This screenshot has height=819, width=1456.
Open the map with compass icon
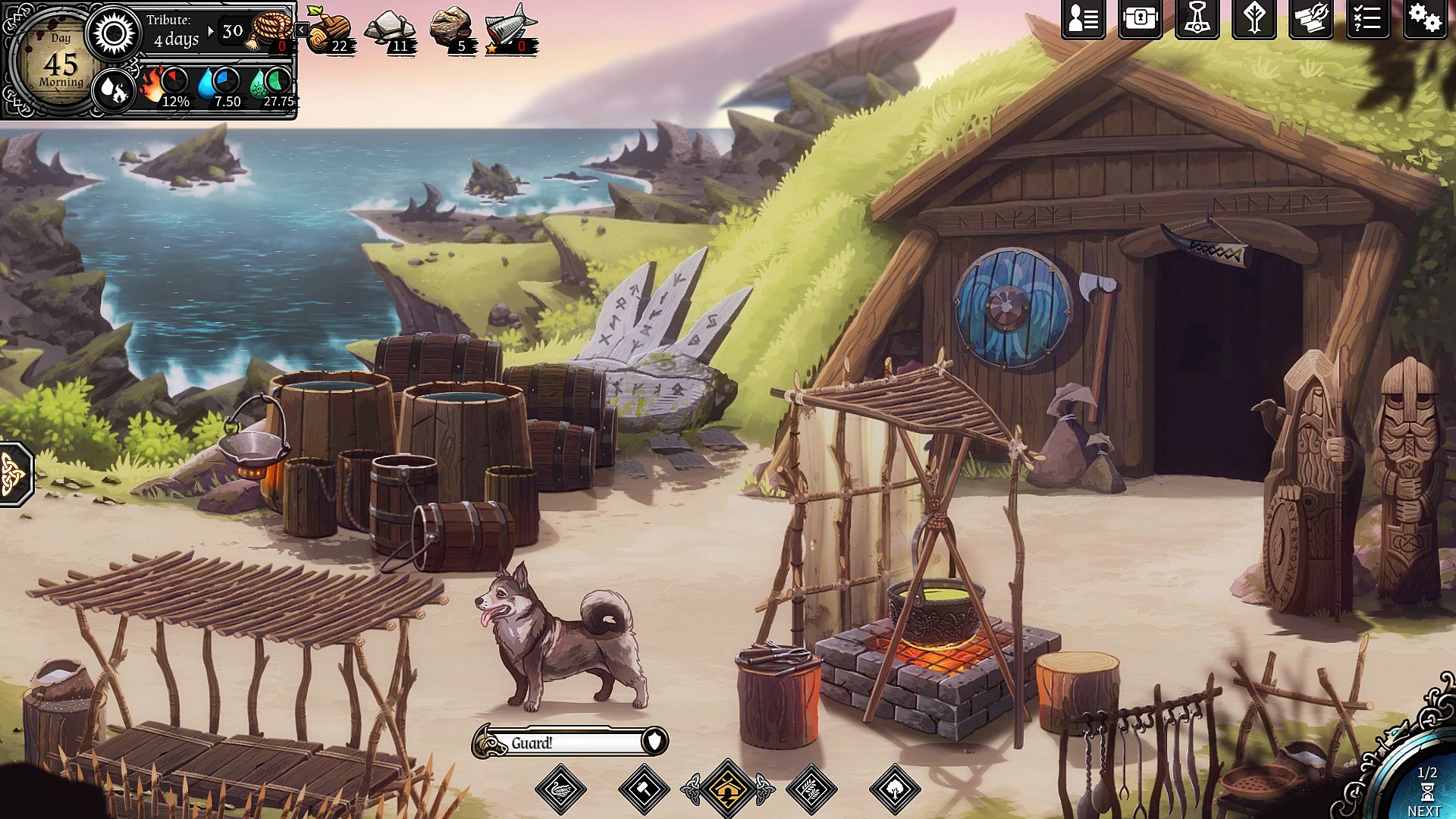point(1310,20)
